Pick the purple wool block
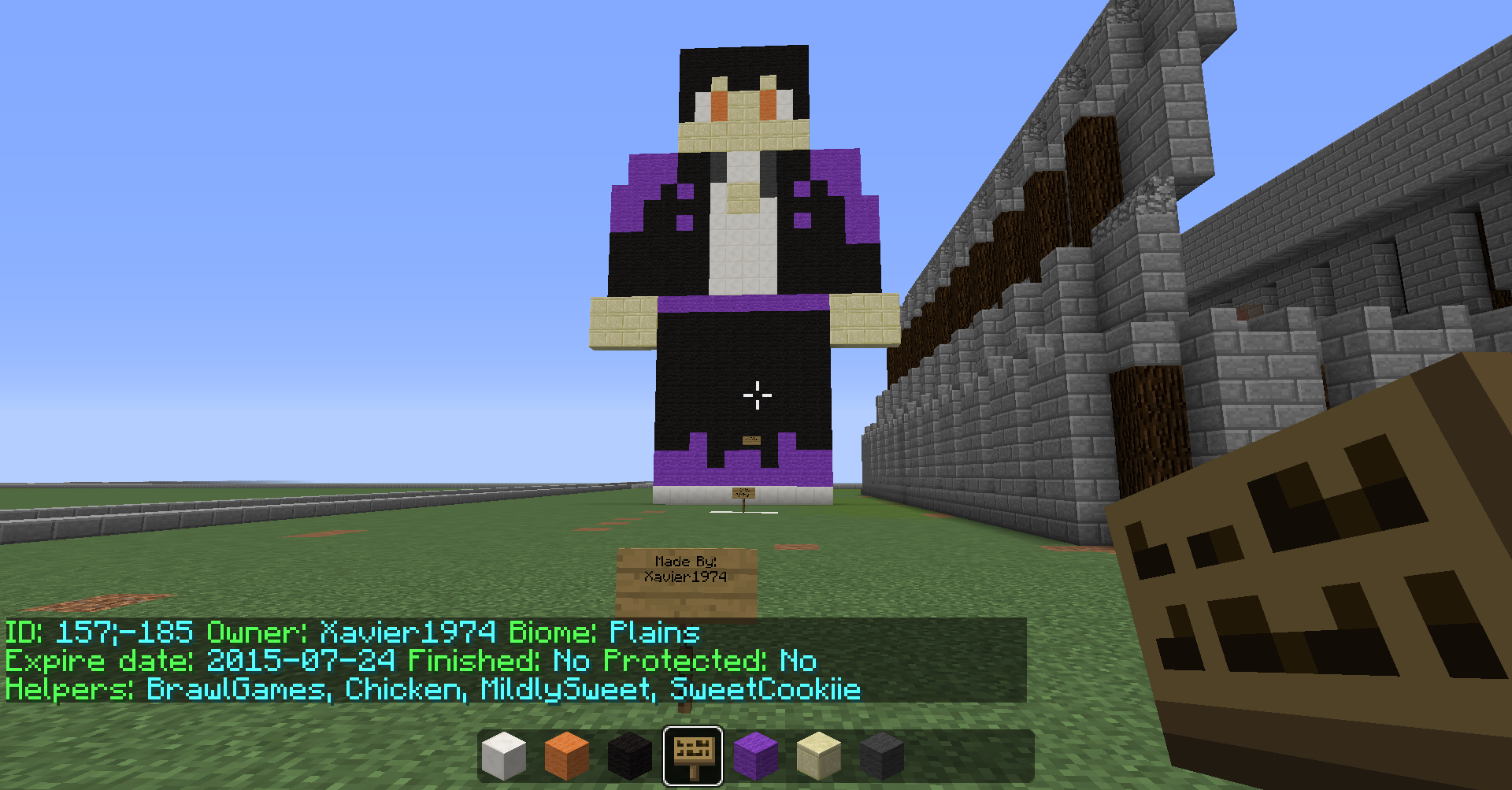1512x790 pixels. point(756,755)
